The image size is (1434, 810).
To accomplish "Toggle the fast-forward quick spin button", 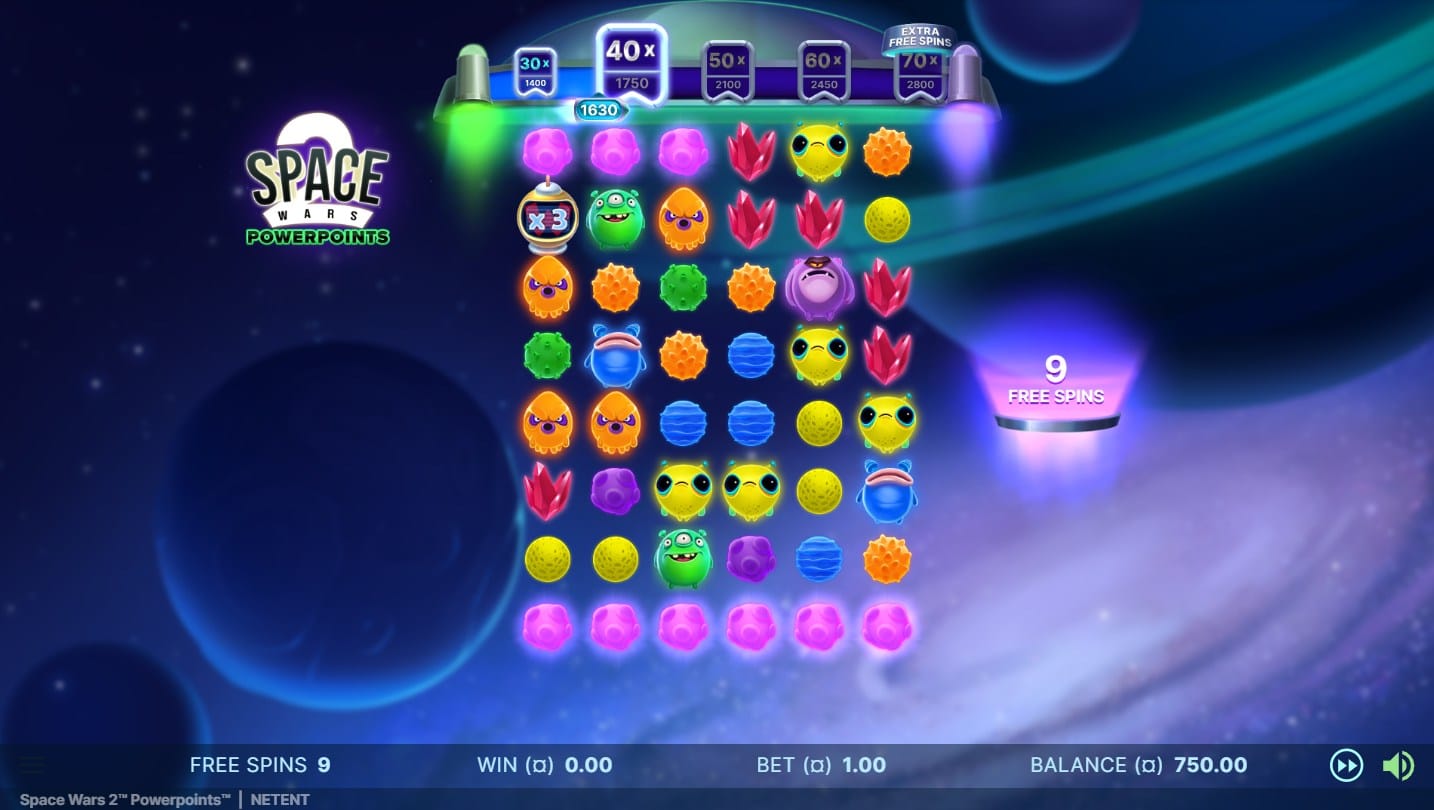I will pos(1346,766).
